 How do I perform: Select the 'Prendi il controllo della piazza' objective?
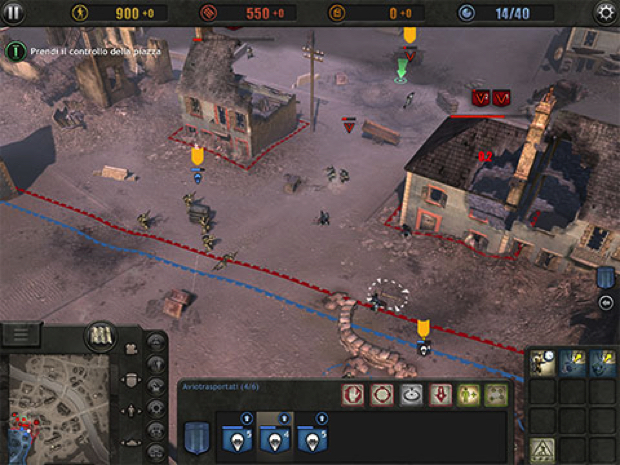click(15, 49)
